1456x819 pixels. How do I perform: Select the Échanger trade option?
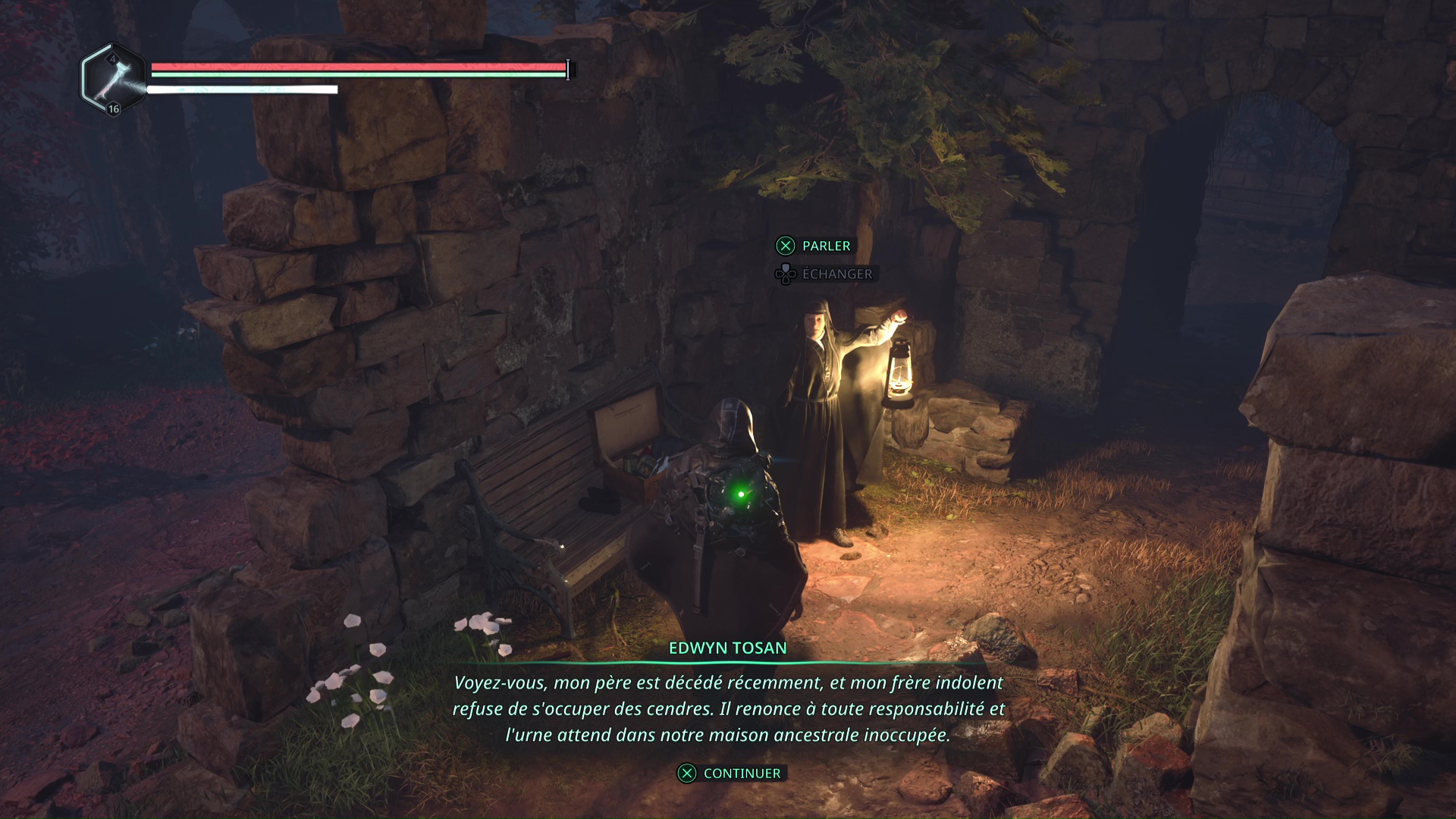tap(824, 274)
